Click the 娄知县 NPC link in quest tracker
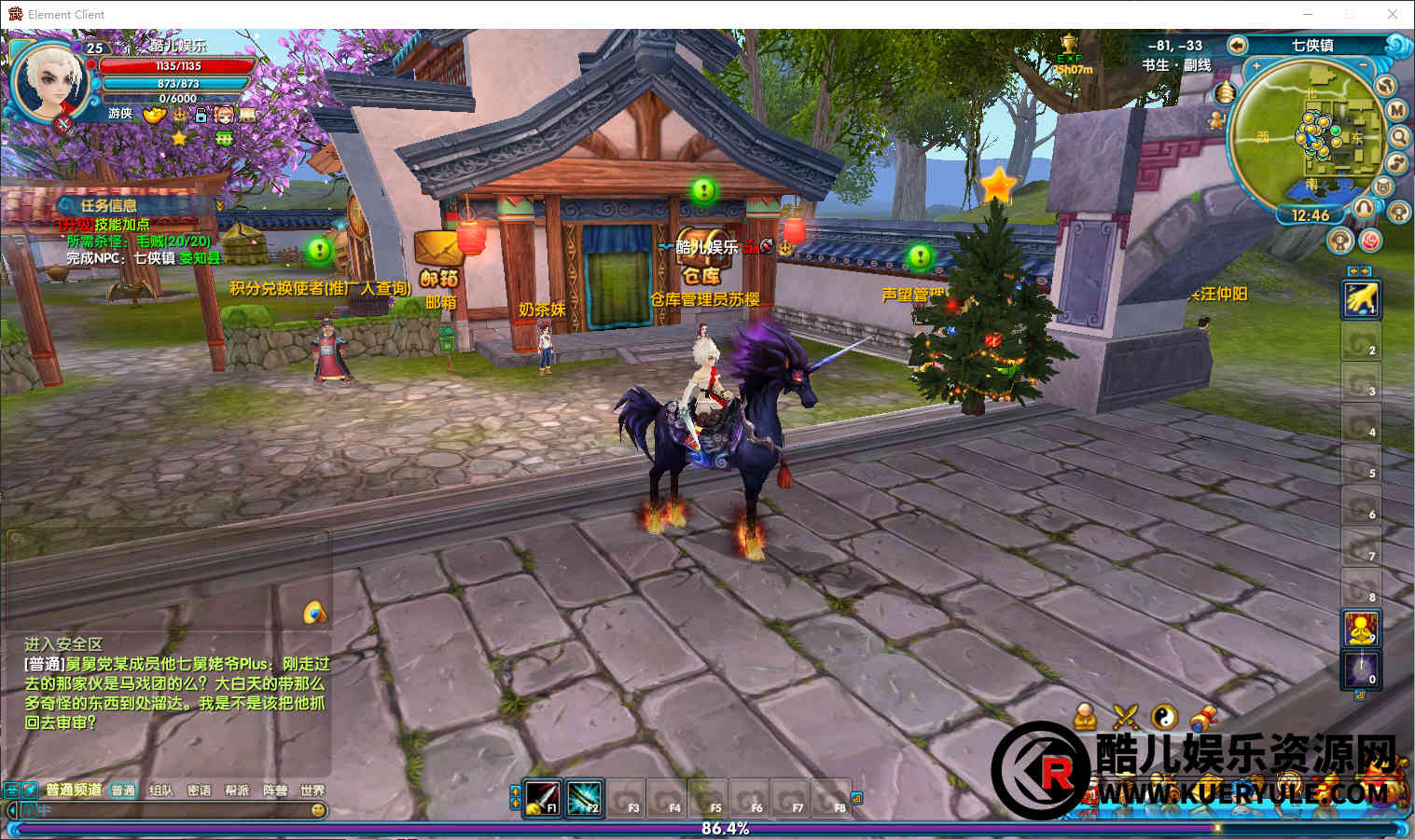The width and height of the screenshot is (1415, 840). pos(200,257)
